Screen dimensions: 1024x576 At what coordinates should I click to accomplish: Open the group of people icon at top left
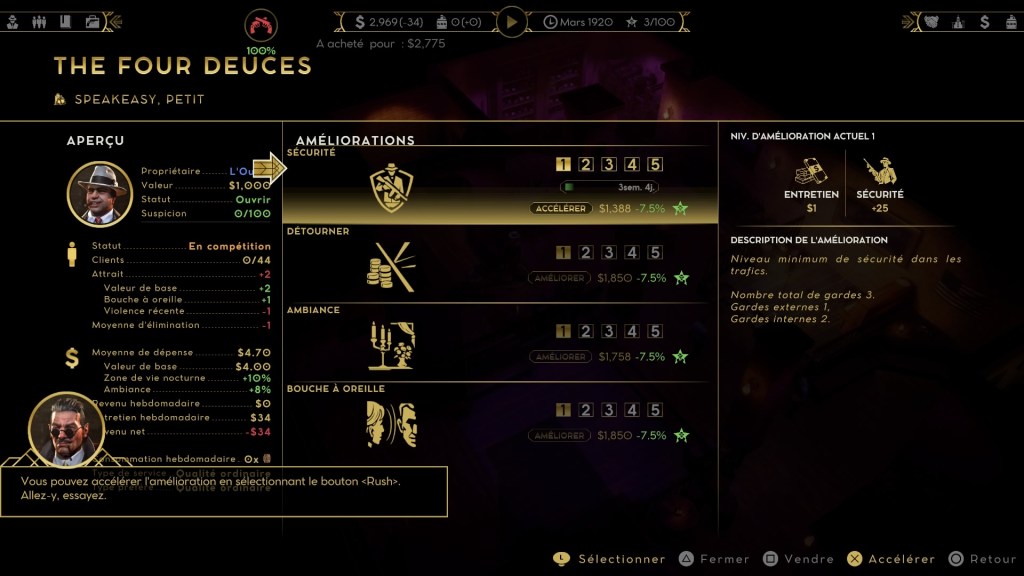tap(40, 21)
